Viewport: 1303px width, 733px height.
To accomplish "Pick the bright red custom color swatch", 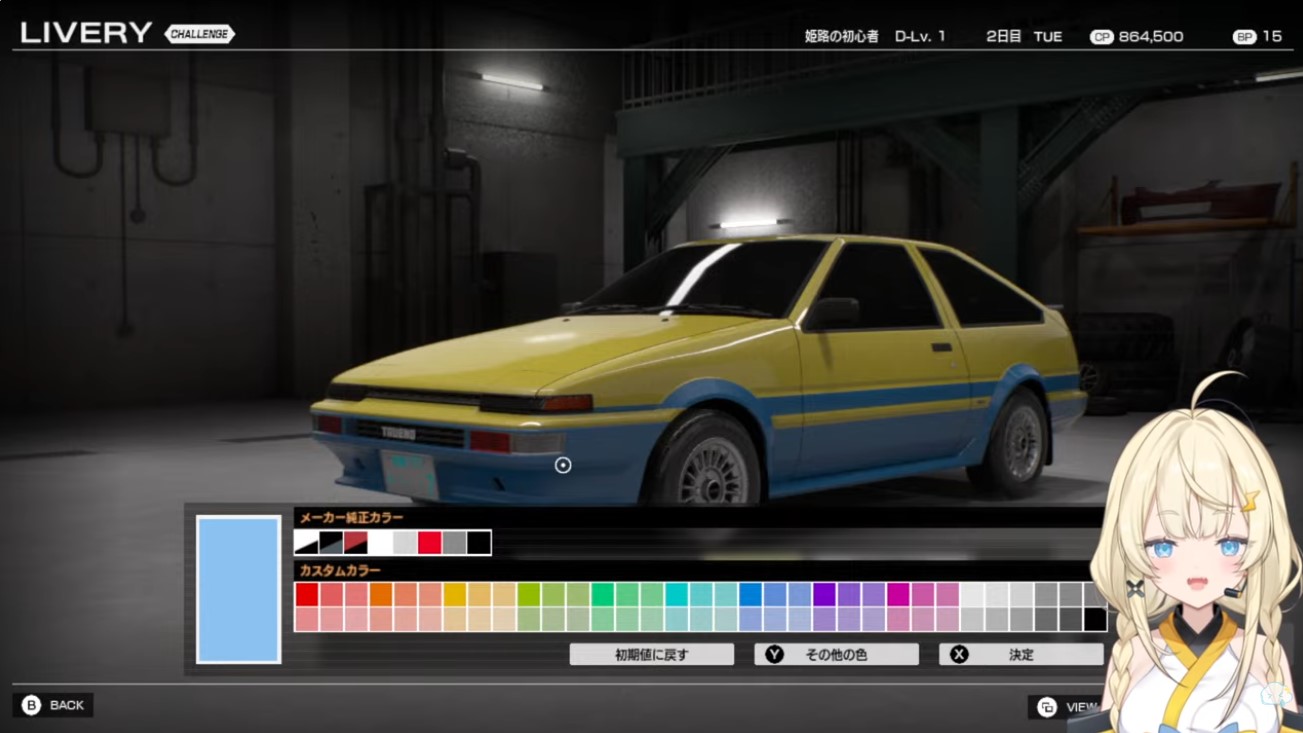I will [x=307, y=595].
